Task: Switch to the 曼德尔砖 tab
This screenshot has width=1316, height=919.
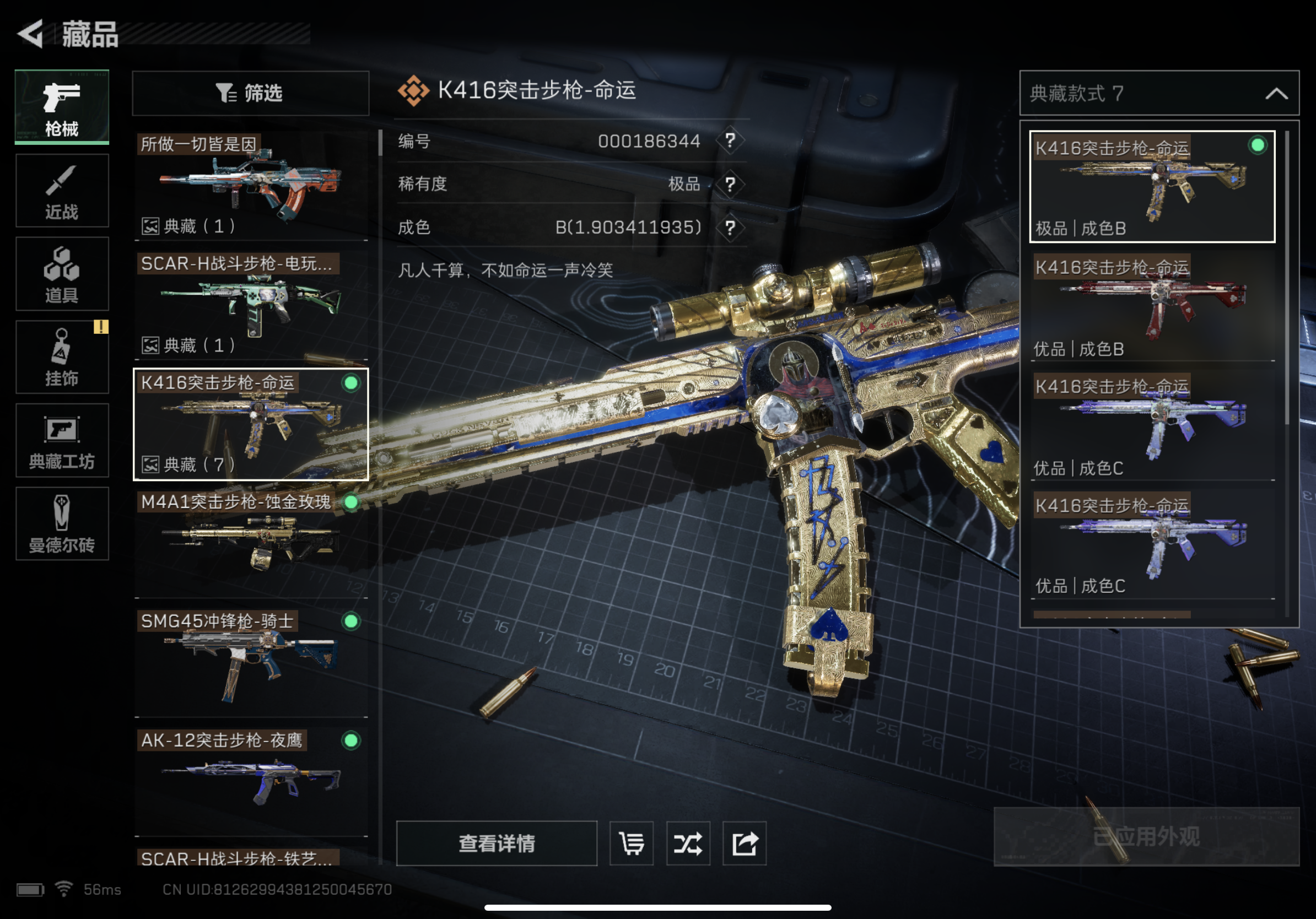Action: [x=62, y=523]
